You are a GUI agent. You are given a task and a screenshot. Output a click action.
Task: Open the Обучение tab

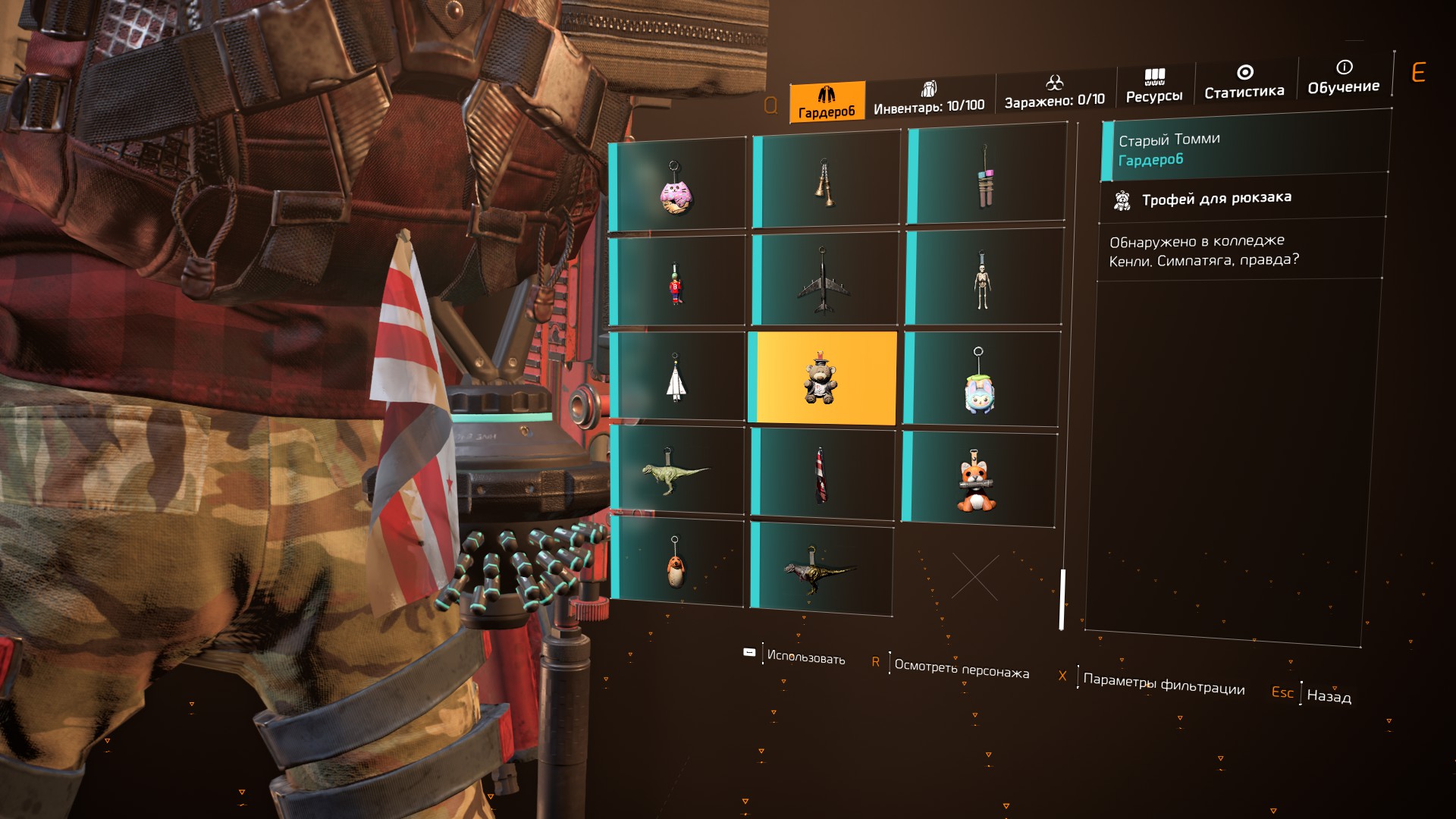click(1343, 77)
